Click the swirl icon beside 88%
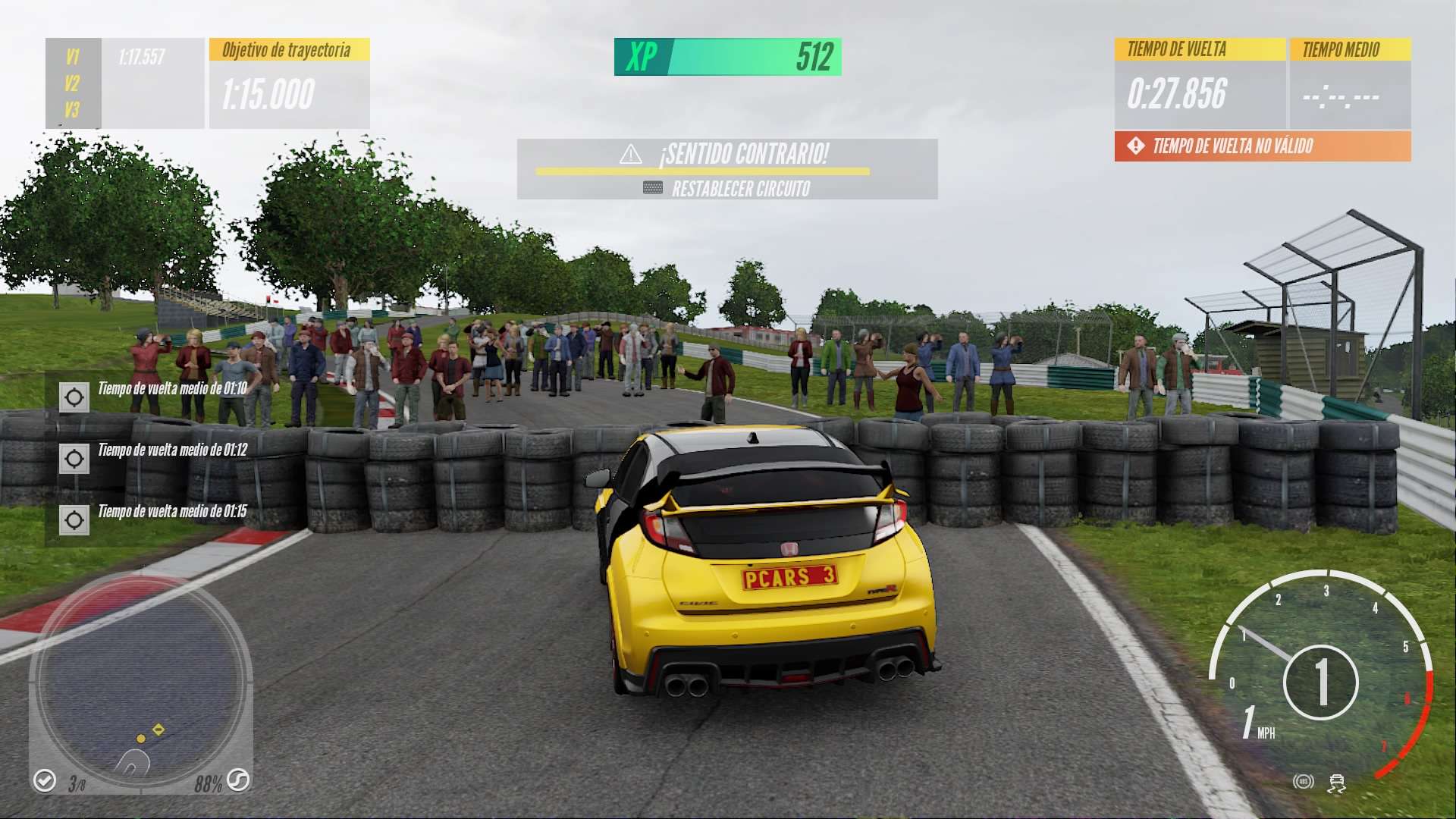1456x819 pixels. [238, 780]
